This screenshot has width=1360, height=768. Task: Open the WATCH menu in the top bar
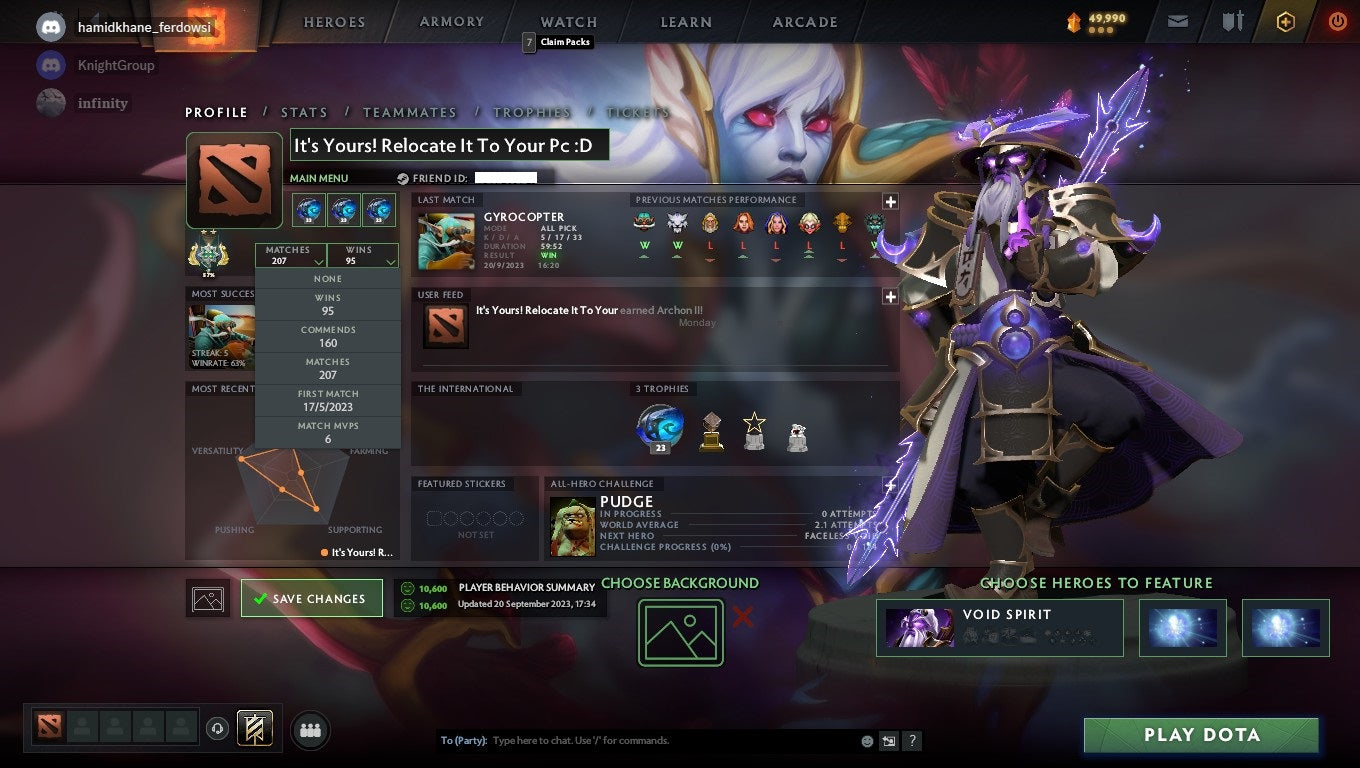tap(567, 21)
